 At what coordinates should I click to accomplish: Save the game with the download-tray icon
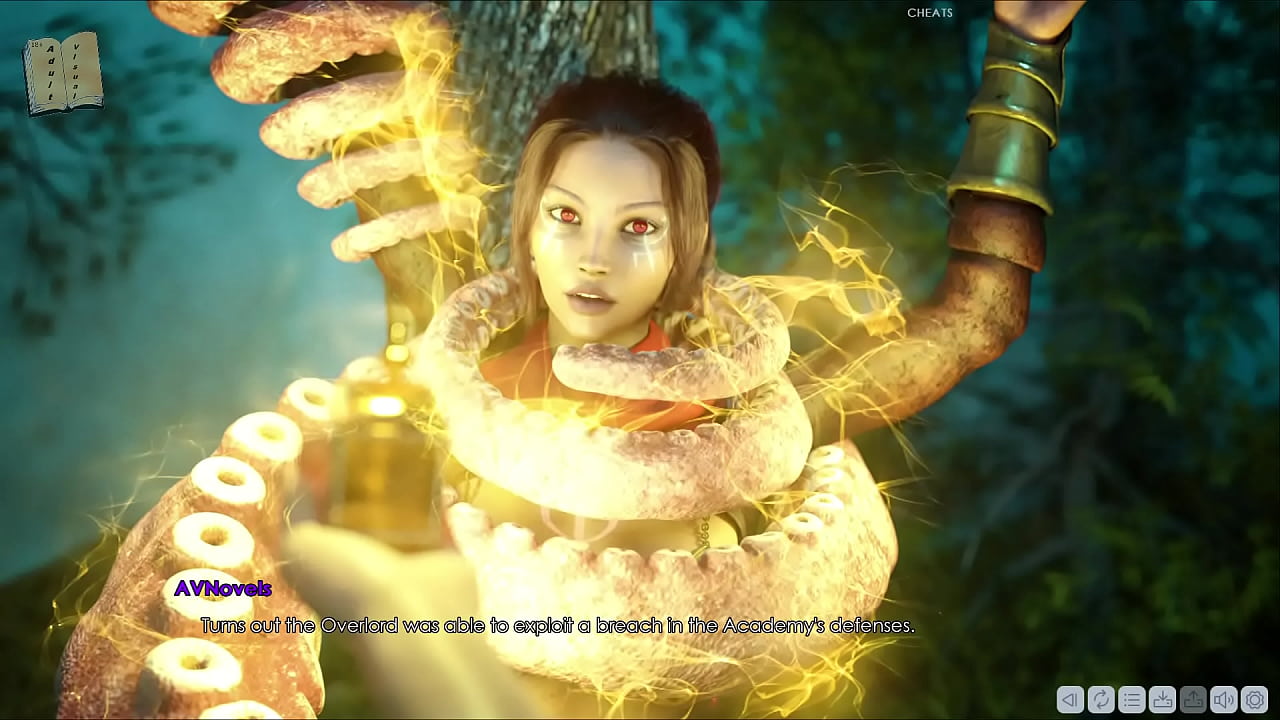1162,700
